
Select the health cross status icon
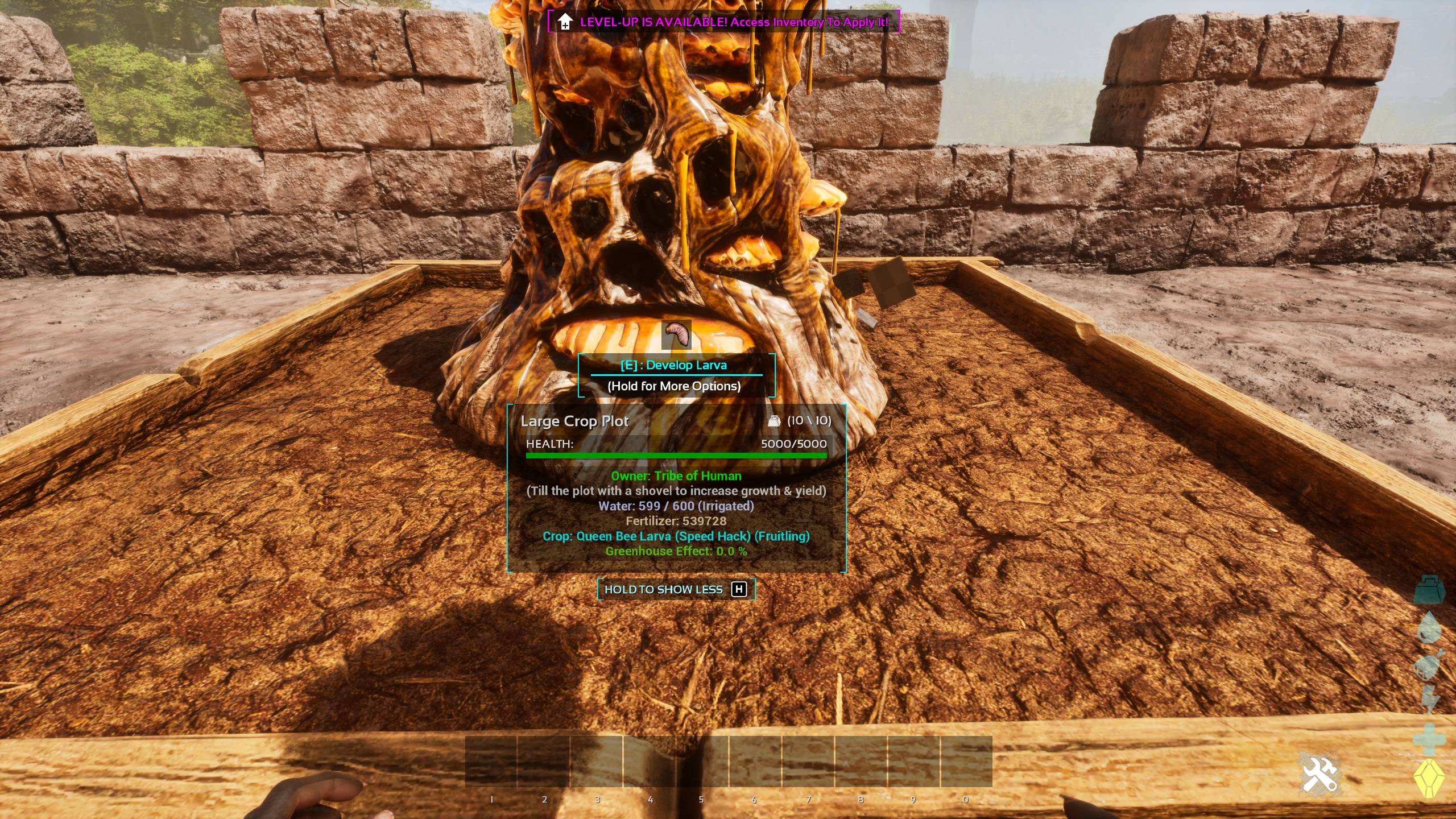1428,739
